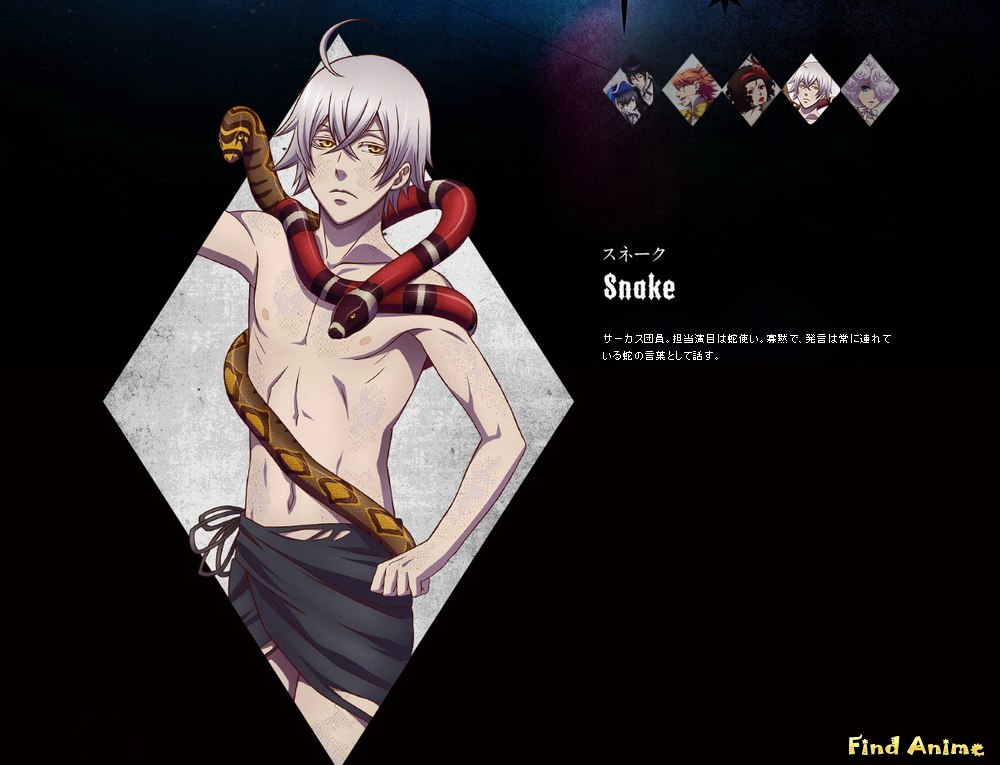Click the Find Anime watermark link
The height and width of the screenshot is (765, 1000).
915,746
